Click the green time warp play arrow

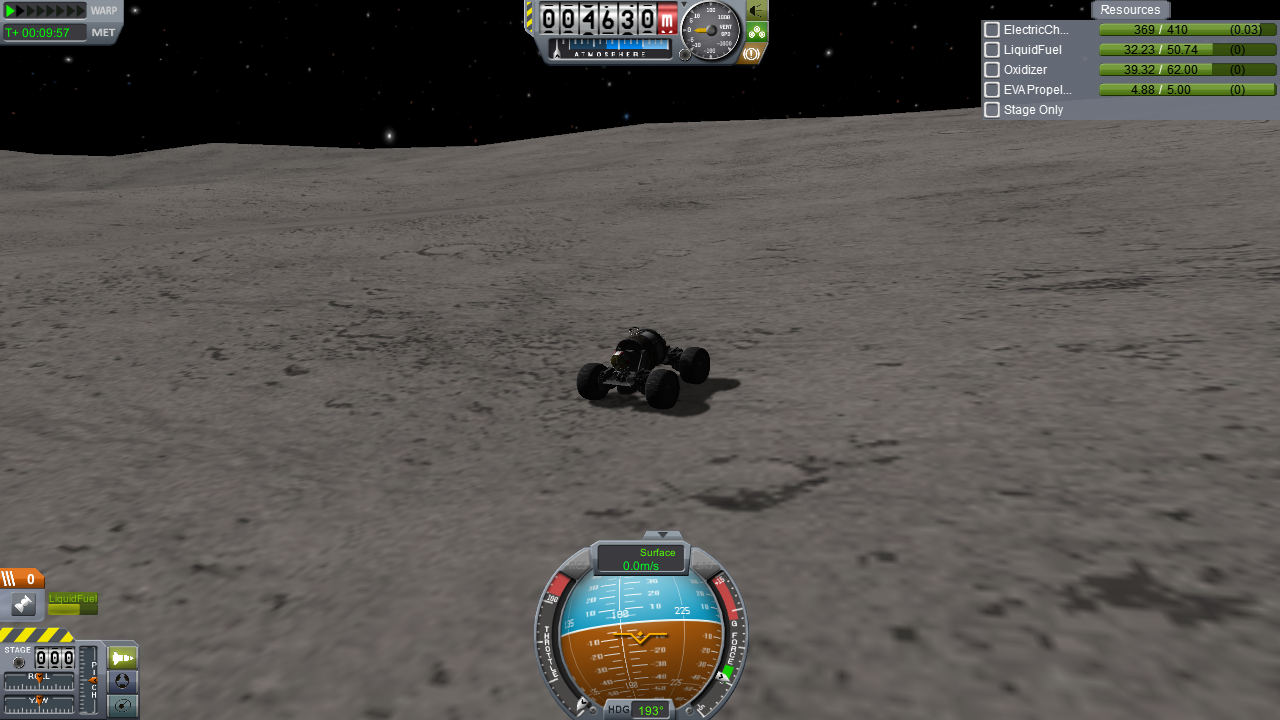(x=11, y=10)
